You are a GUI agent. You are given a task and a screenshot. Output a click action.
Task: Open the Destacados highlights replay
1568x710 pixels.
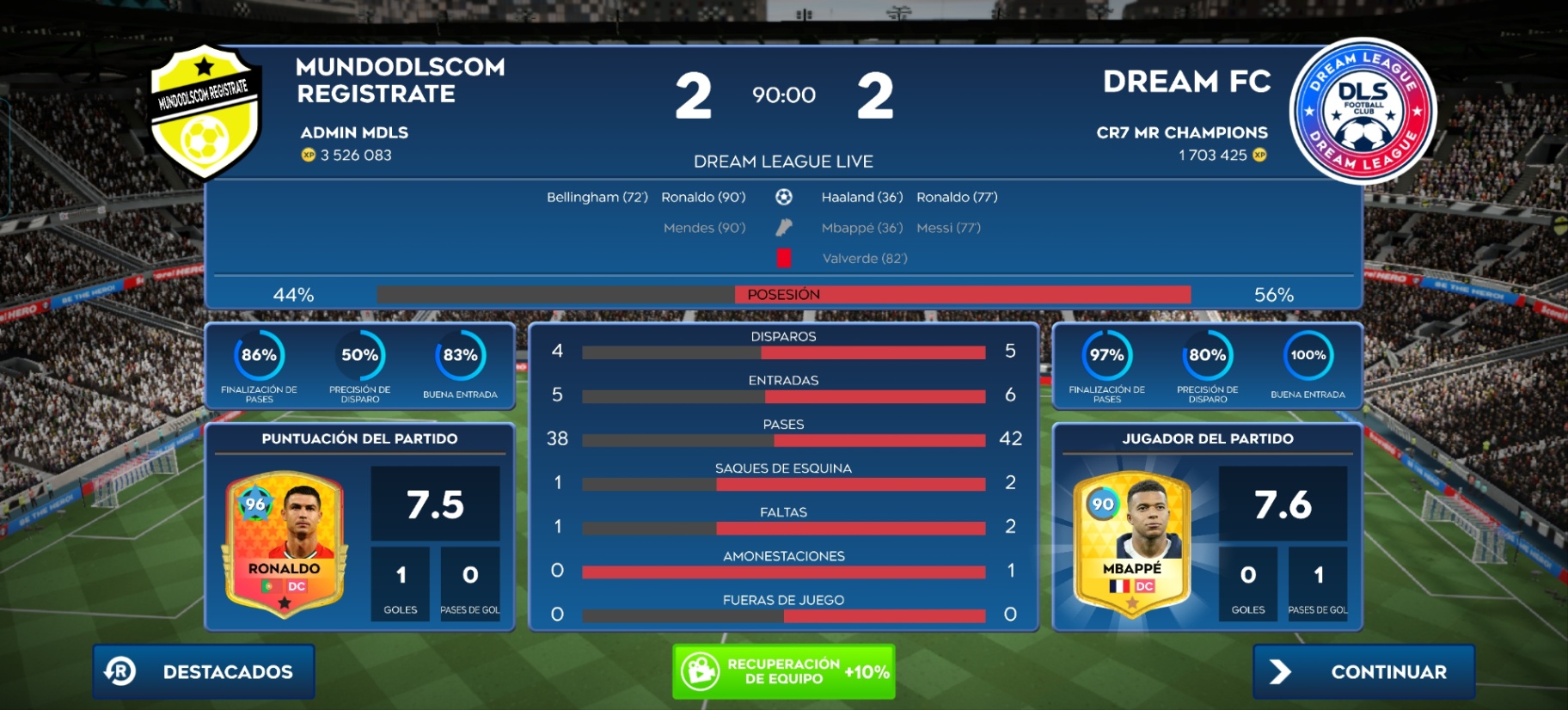point(204,671)
